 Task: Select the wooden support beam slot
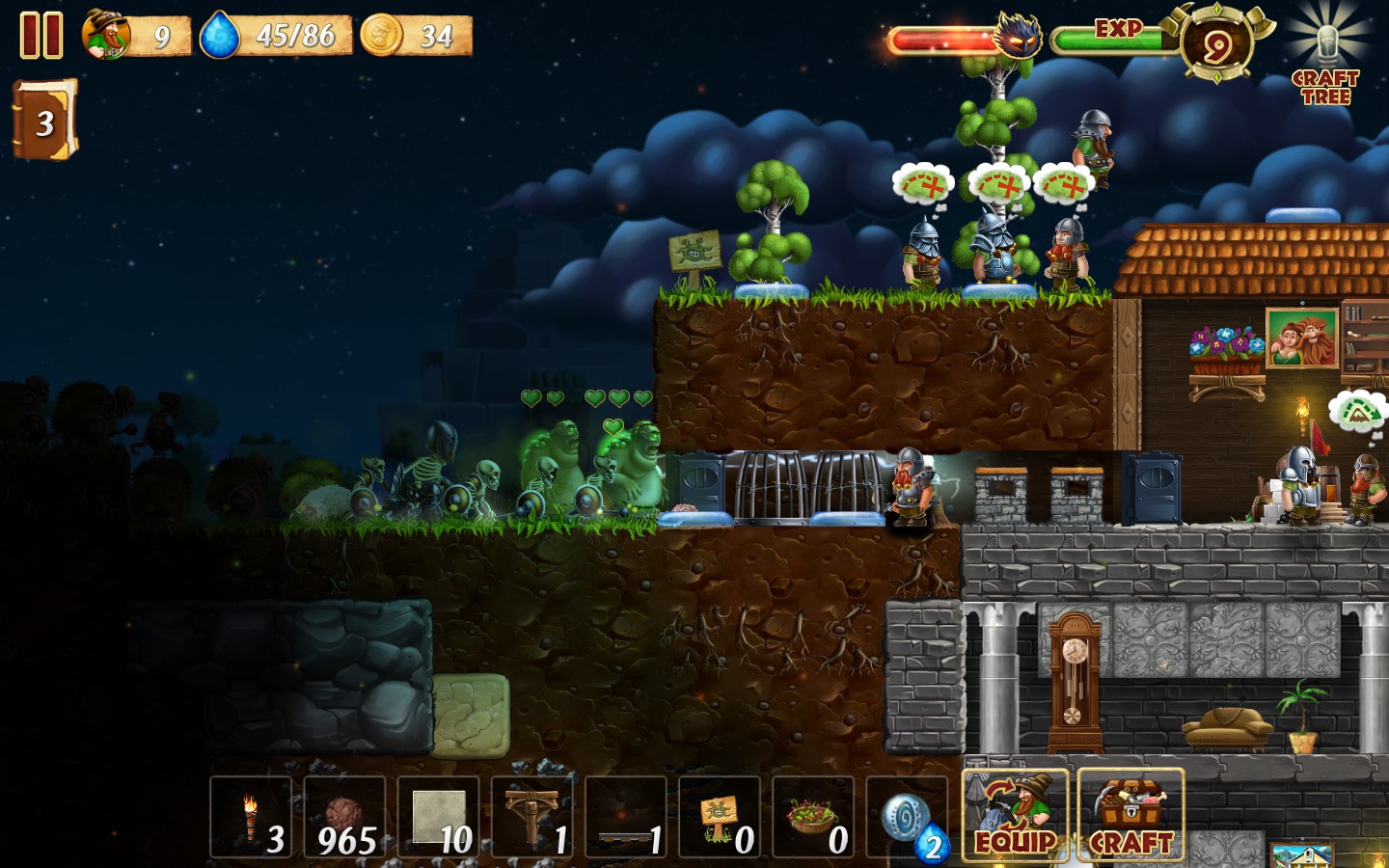click(x=531, y=817)
